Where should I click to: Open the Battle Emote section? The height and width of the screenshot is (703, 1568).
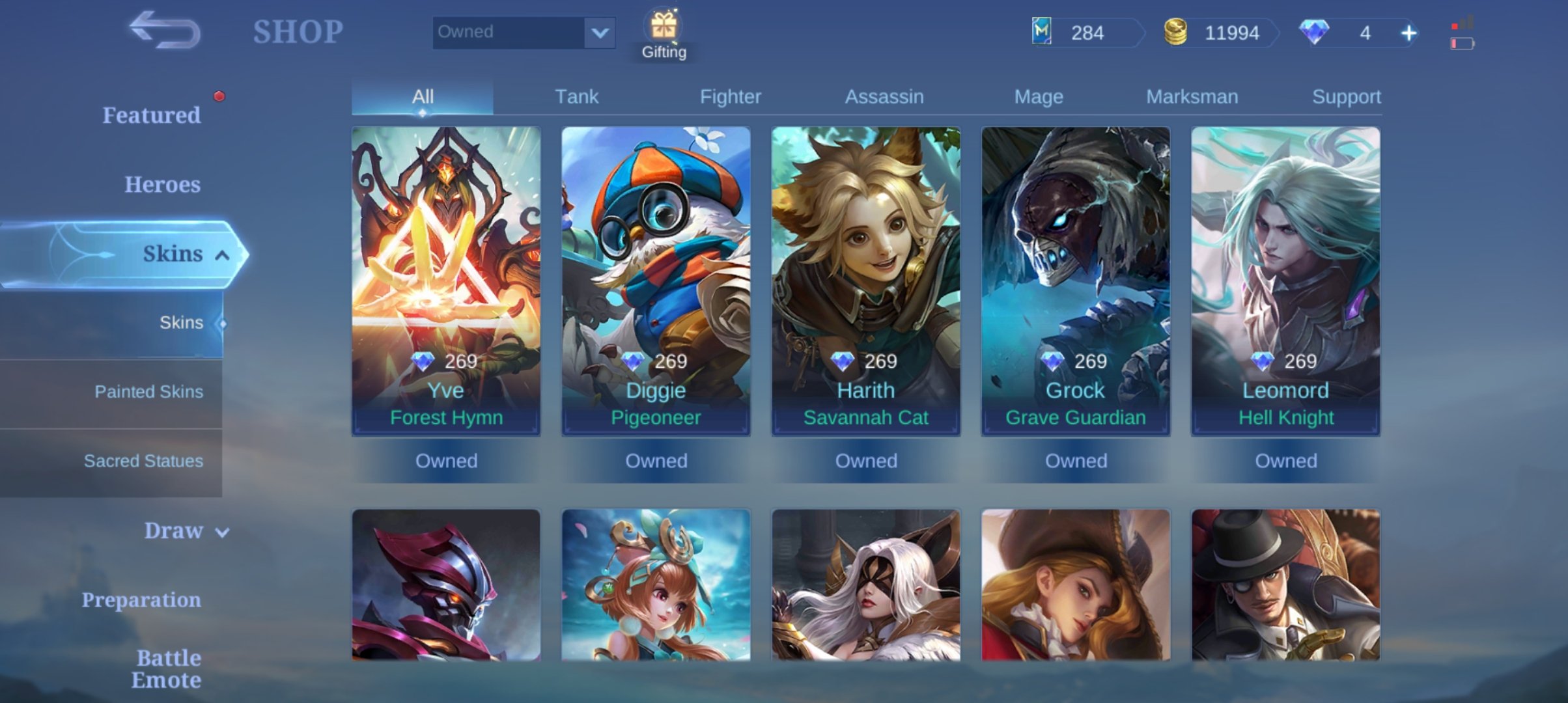166,669
